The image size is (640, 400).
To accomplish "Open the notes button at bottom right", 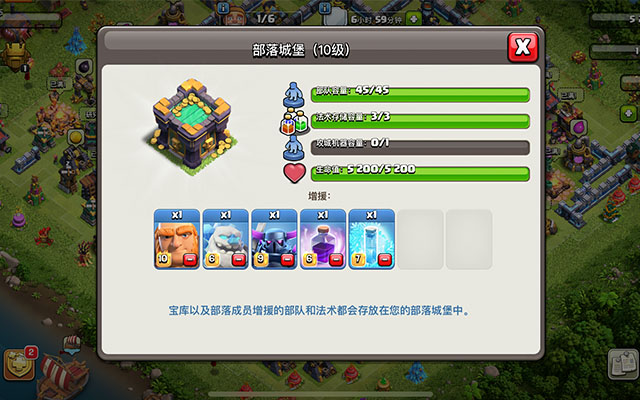I will click(x=622, y=366).
